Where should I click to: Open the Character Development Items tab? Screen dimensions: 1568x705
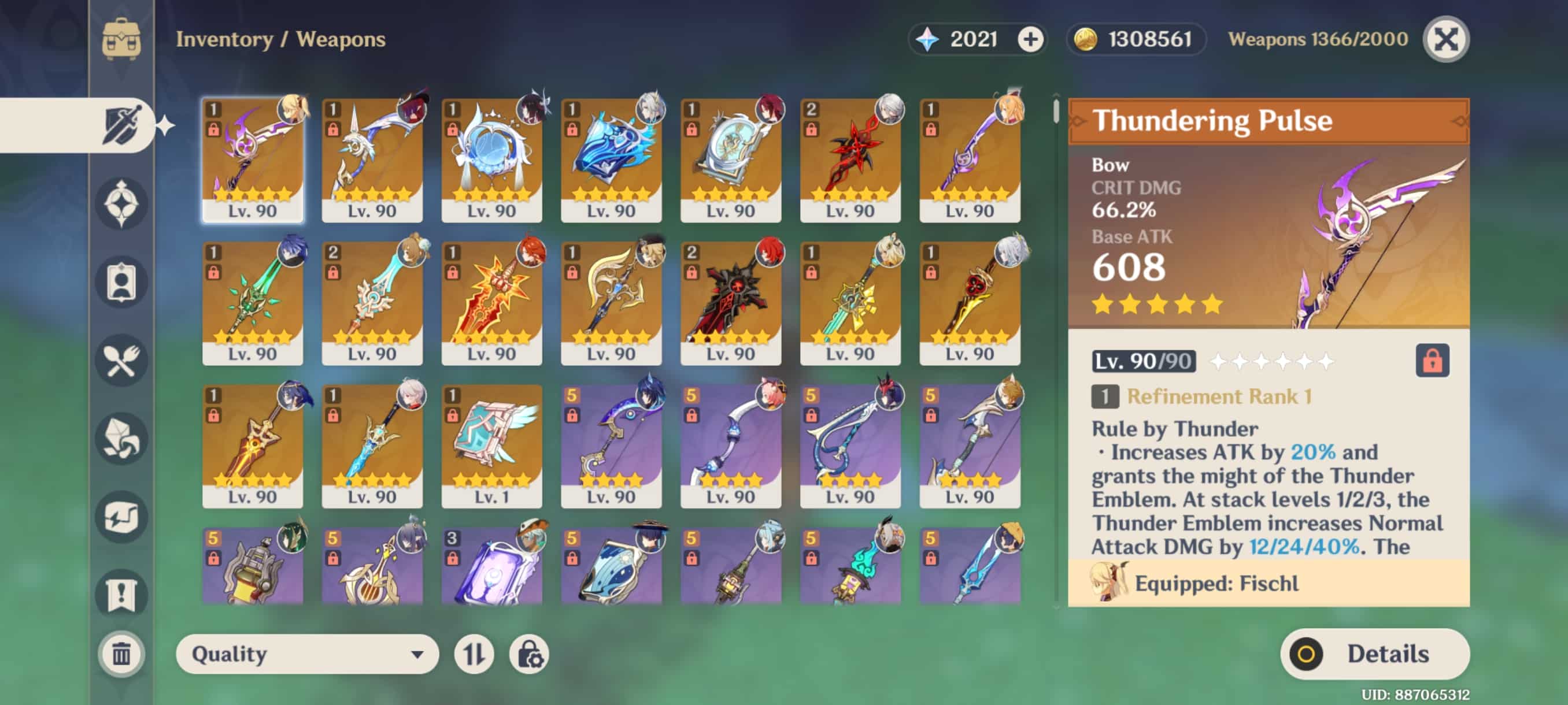121,282
